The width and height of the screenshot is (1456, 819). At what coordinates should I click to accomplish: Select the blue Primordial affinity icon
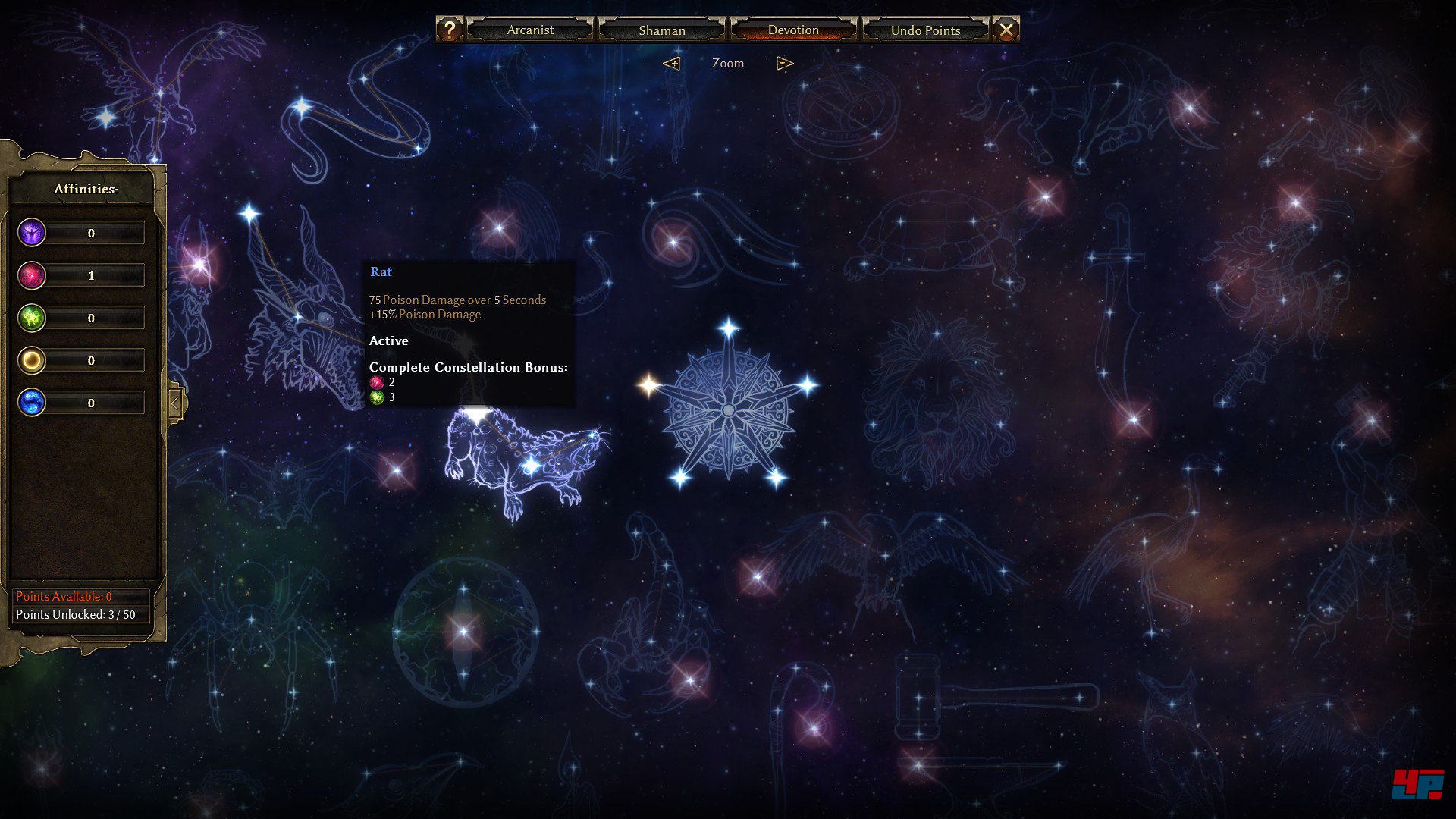tap(32, 403)
